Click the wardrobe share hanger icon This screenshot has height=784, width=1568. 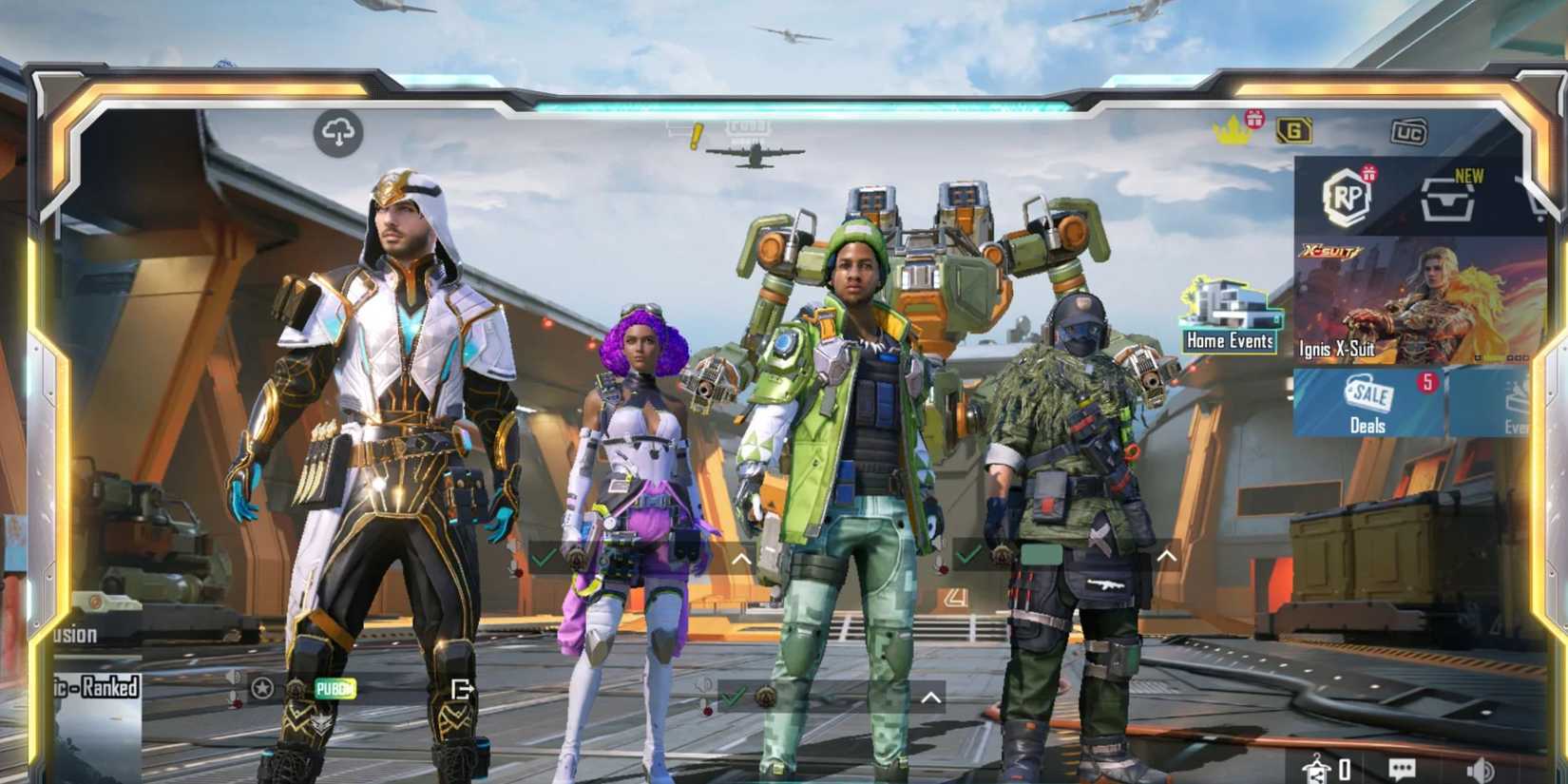(x=1319, y=768)
